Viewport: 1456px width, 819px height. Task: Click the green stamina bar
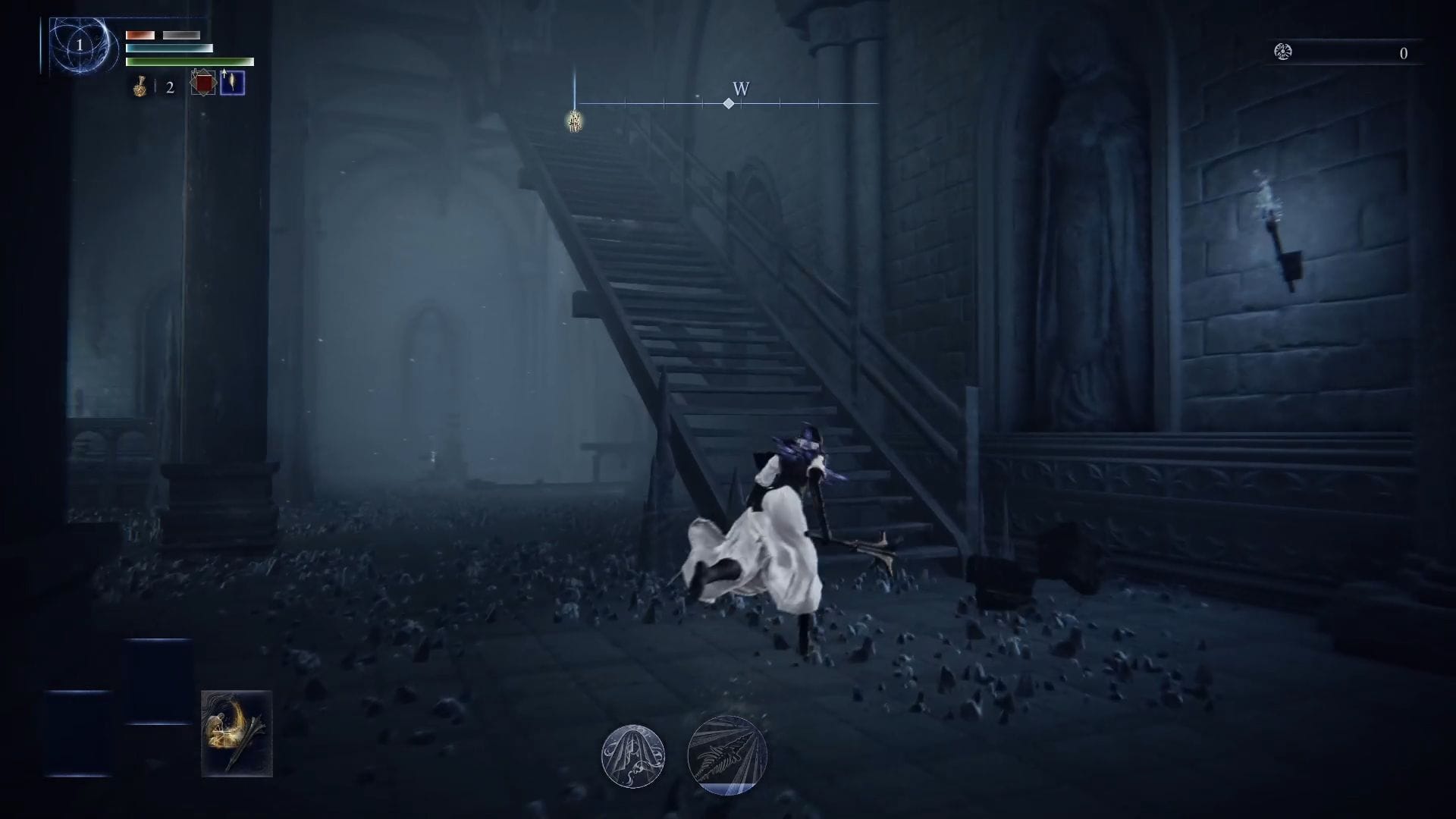click(x=190, y=61)
